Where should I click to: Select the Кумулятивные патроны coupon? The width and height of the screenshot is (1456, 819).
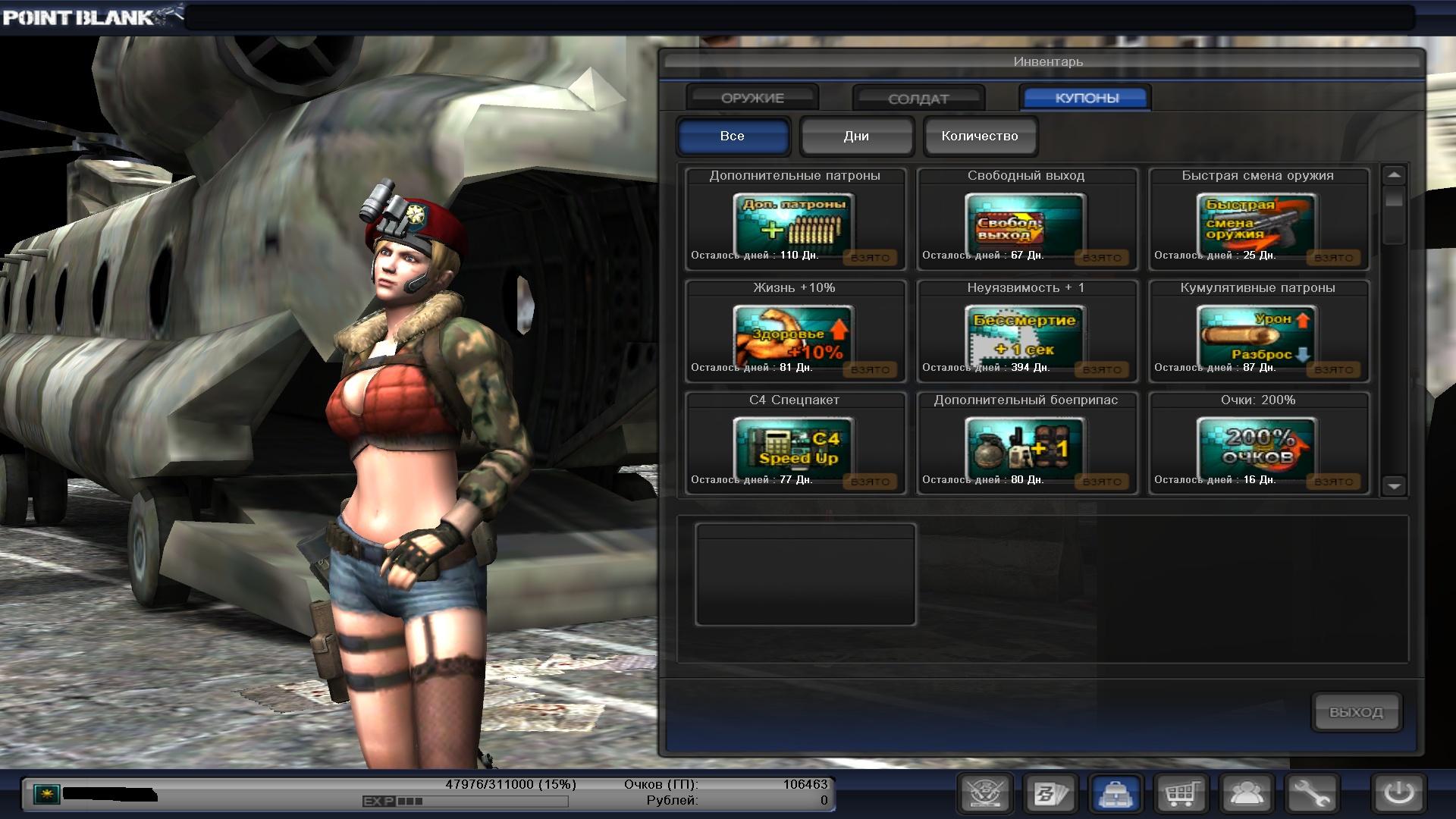(1258, 332)
